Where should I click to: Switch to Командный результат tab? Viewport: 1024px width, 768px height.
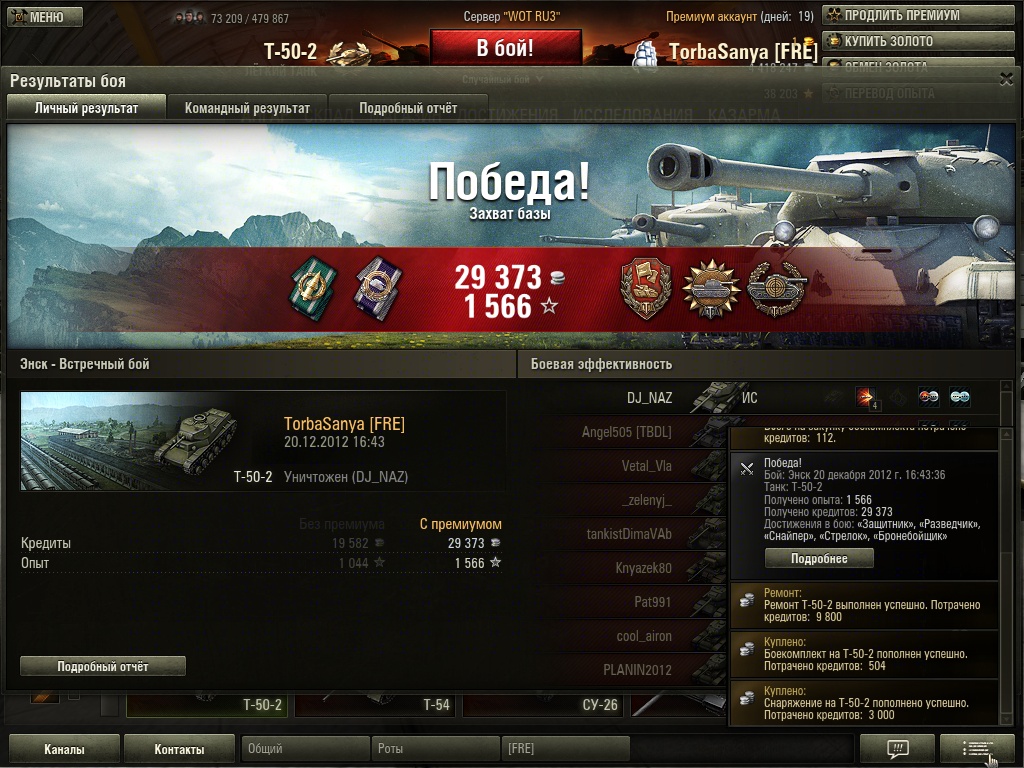[247, 108]
